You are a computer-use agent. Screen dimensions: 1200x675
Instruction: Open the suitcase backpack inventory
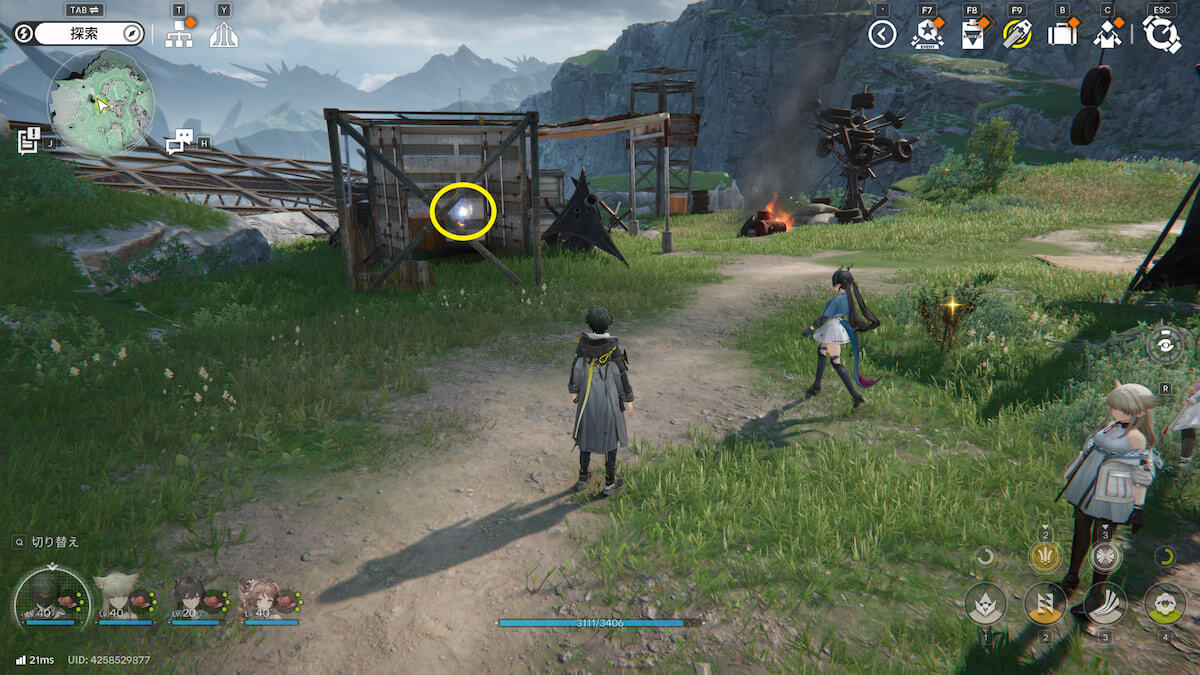pos(1061,35)
